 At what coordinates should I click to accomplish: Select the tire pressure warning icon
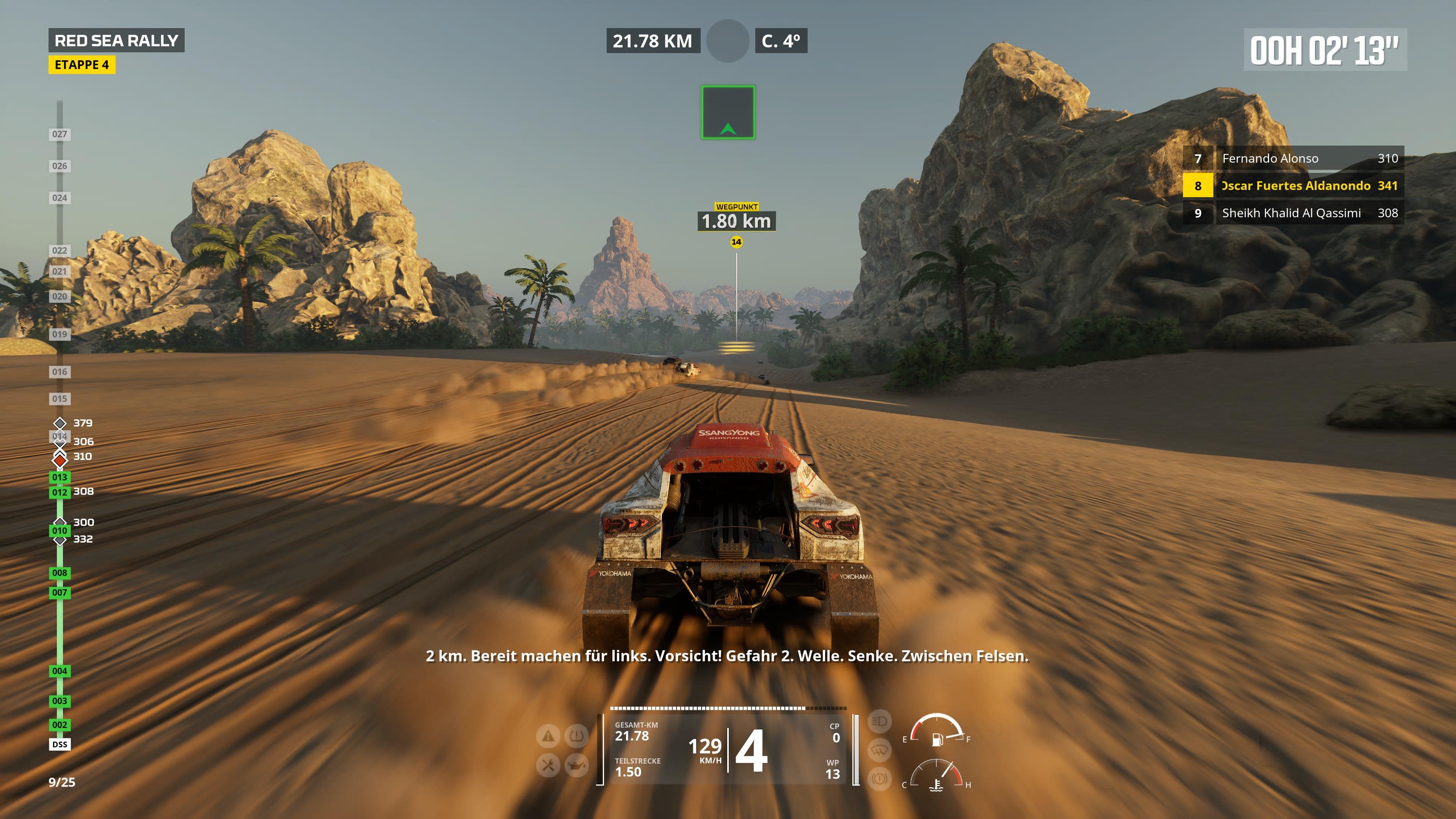pyautogui.click(x=577, y=736)
